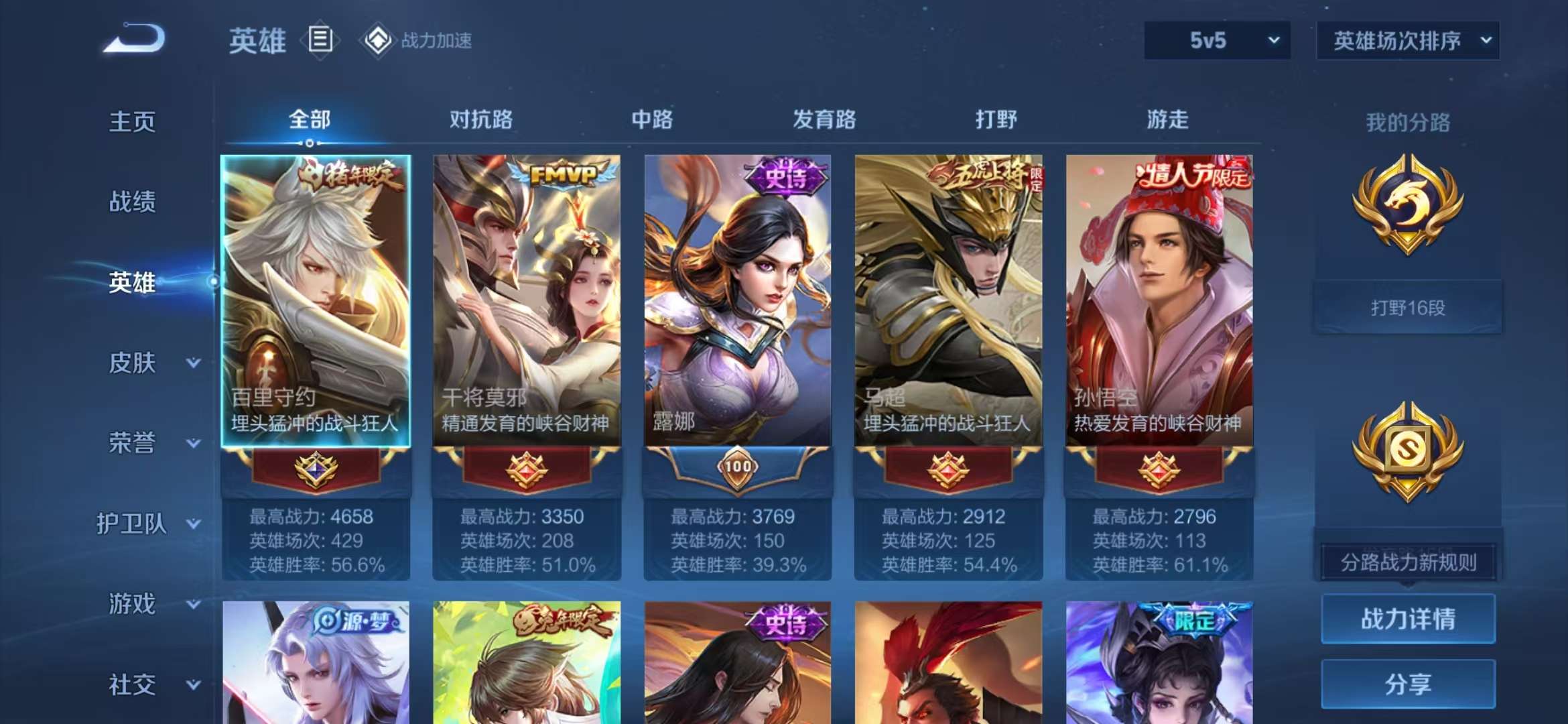
Task: Switch to the 中路 filter option
Action: [x=651, y=119]
